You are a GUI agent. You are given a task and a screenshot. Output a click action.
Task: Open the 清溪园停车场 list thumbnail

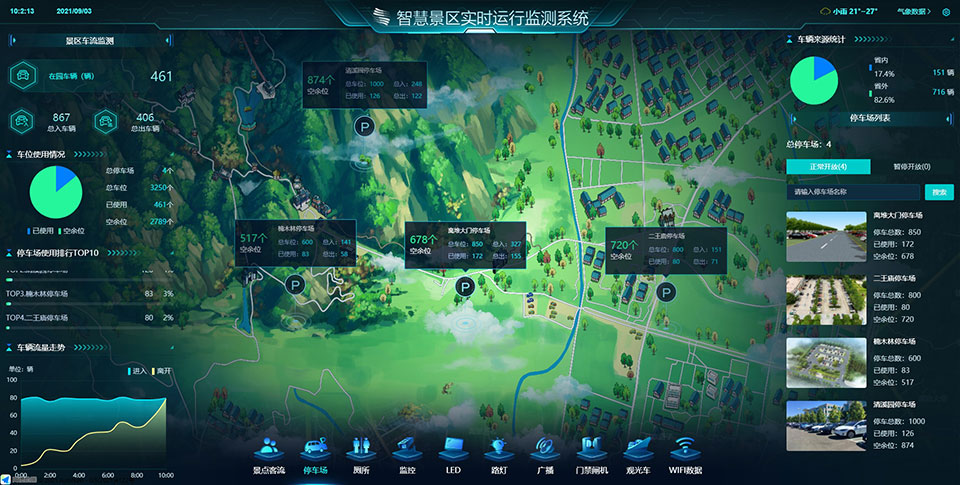[826, 425]
